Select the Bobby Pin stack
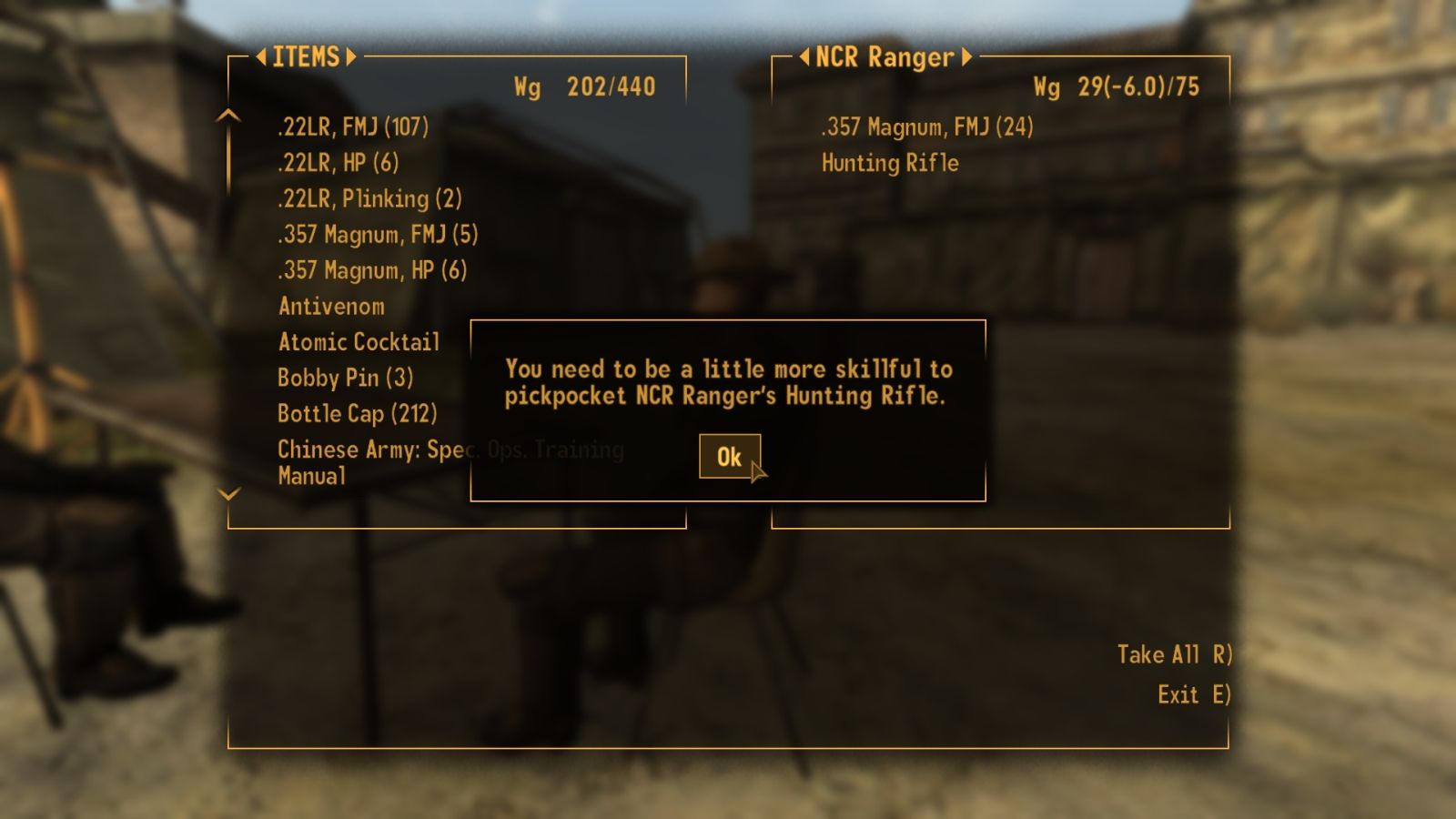Viewport: 1456px width, 819px height. point(344,378)
